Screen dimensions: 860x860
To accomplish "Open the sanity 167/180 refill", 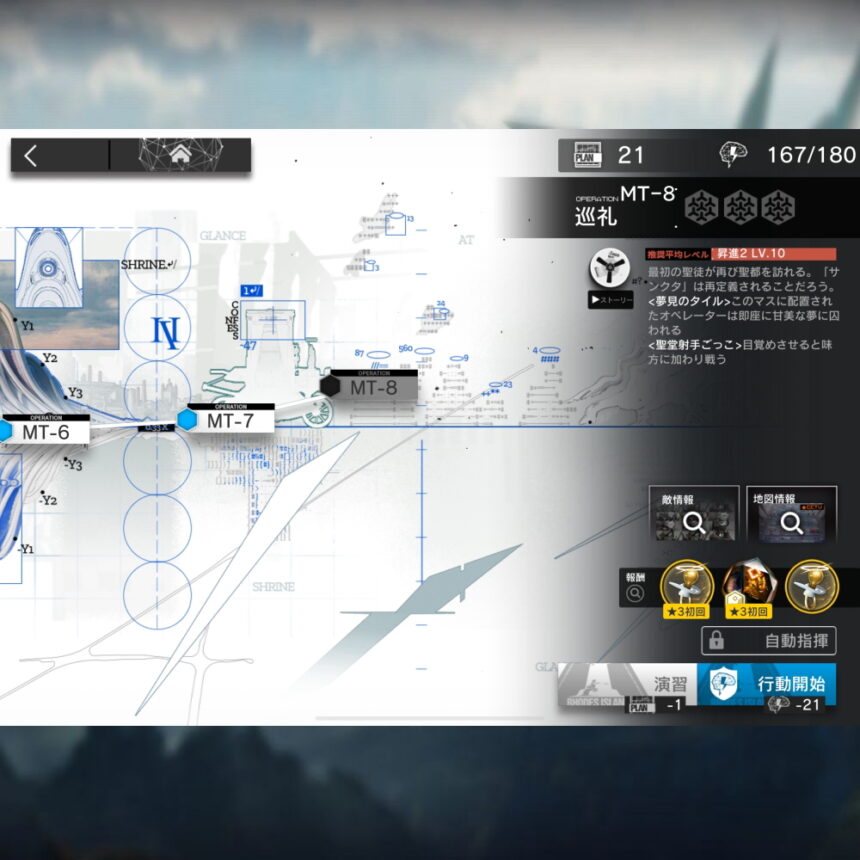I will pyautogui.click(x=790, y=155).
